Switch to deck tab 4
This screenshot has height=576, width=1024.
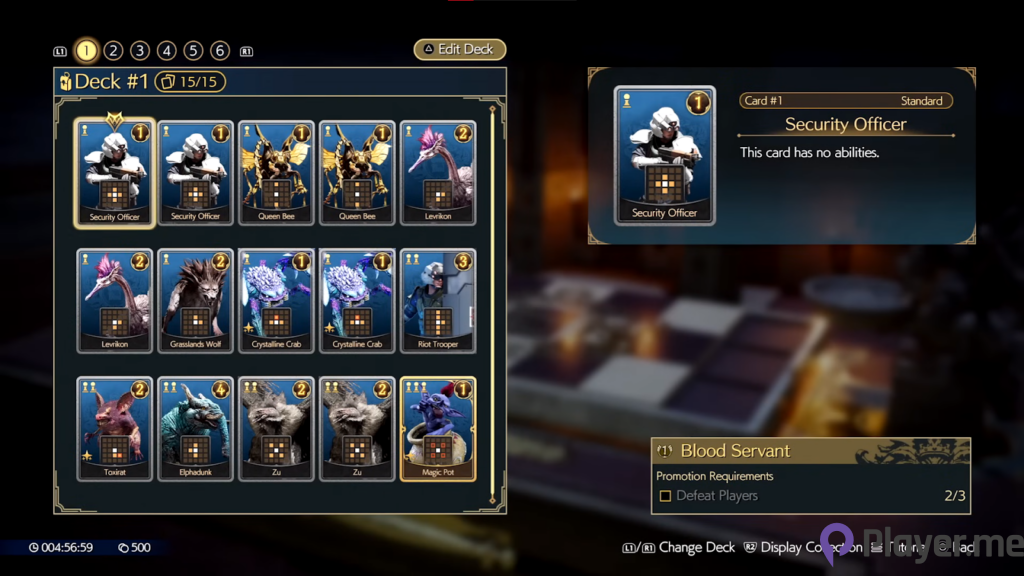point(167,51)
